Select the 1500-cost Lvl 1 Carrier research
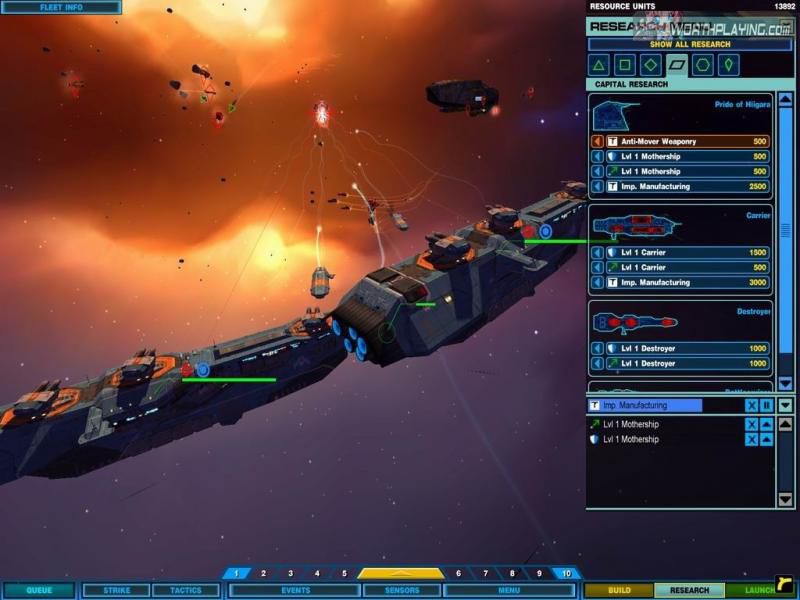Viewport: 800px width, 600px height. tap(680, 253)
